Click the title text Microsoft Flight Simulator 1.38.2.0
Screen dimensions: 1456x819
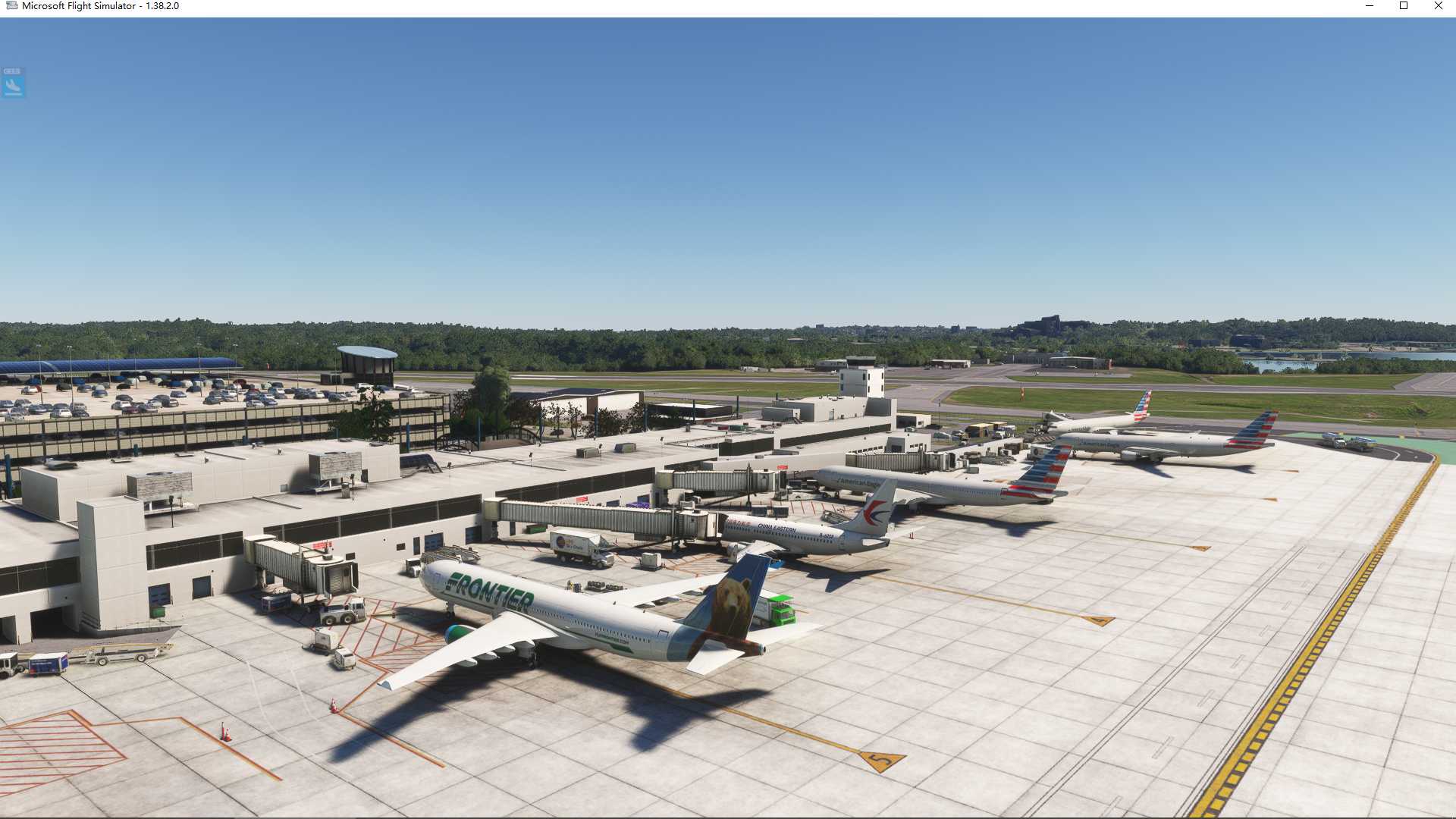click(99, 6)
